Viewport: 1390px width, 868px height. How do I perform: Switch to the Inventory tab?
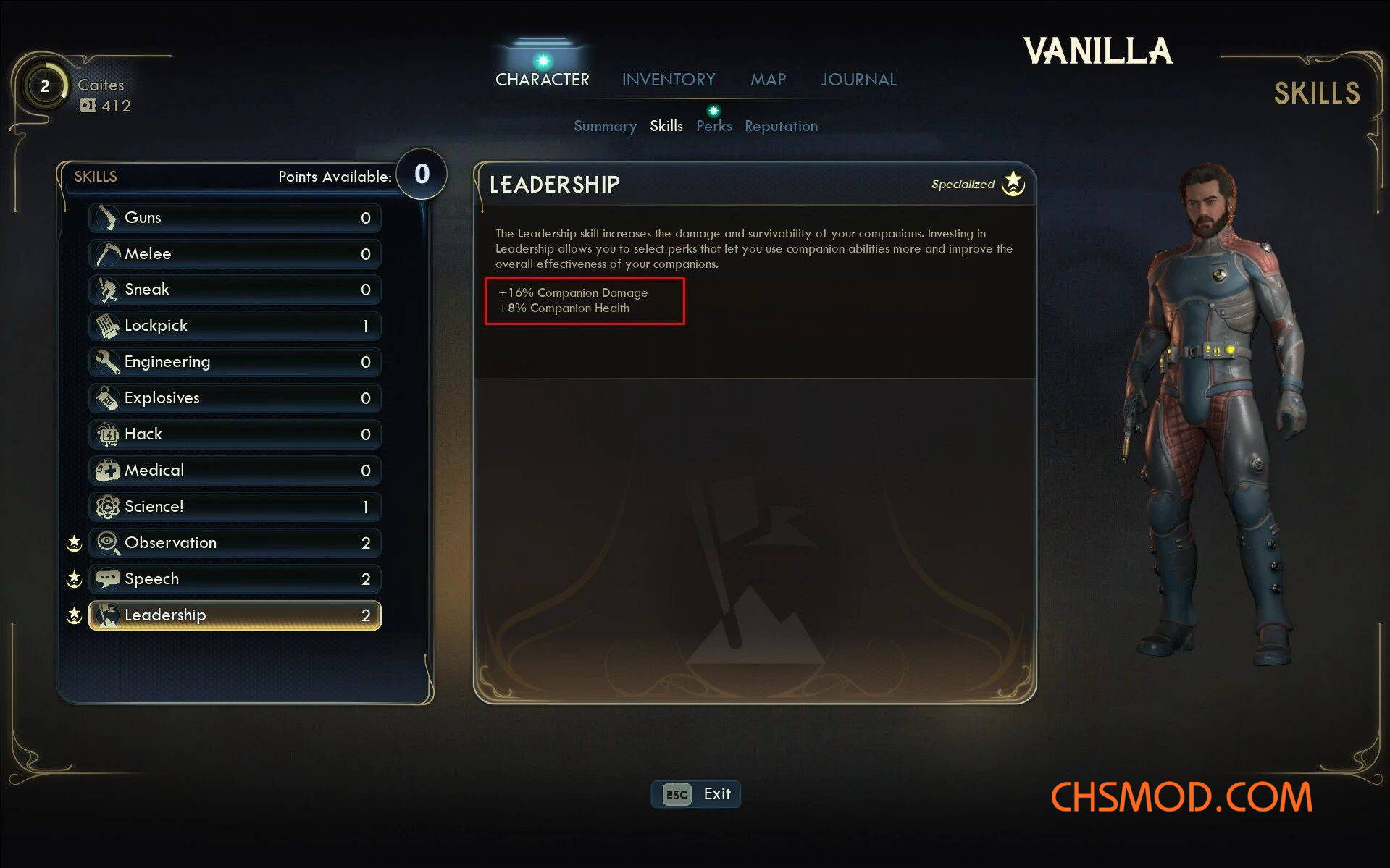(668, 80)
